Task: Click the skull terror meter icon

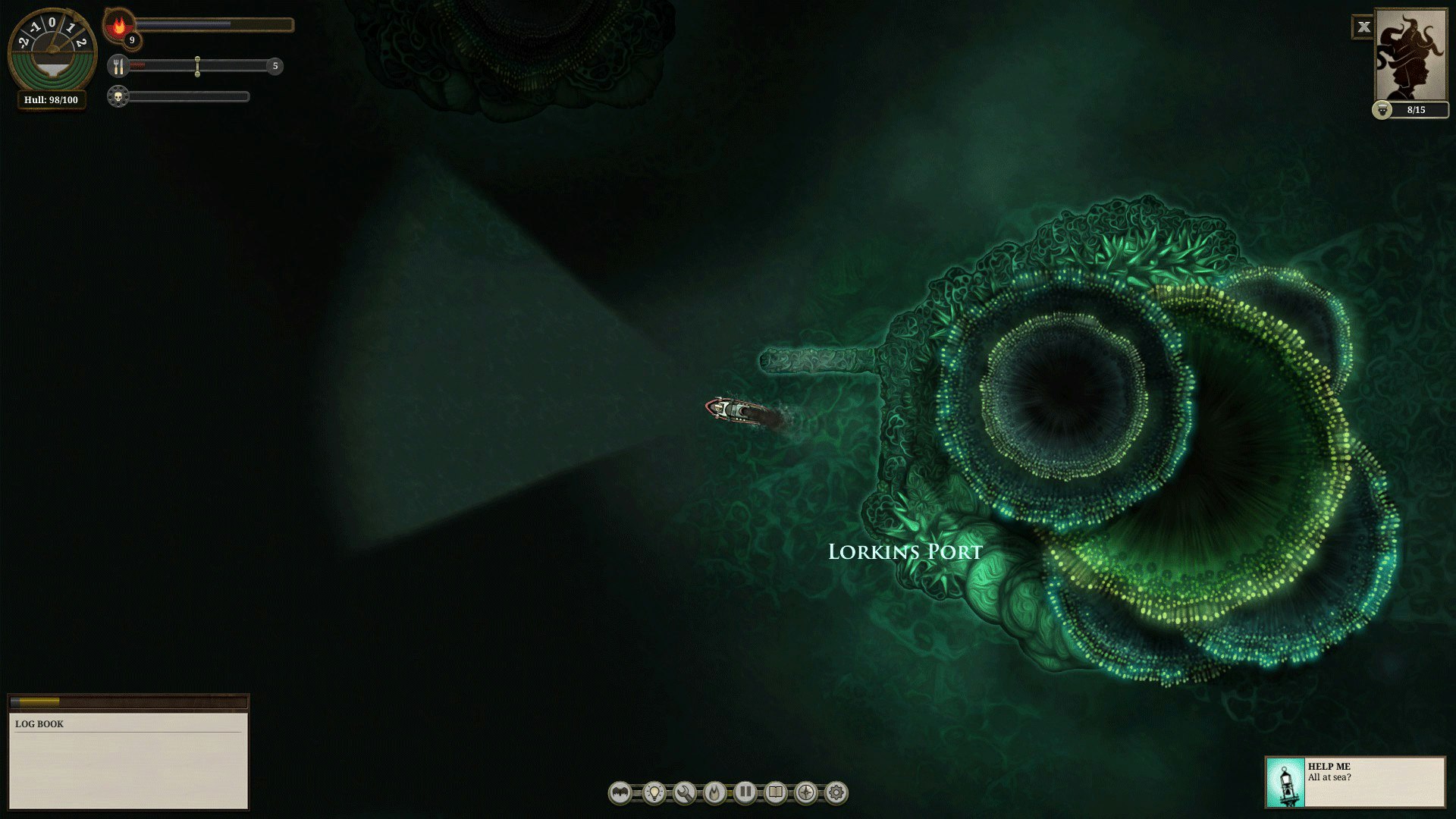Action: pyautogui.click(x=118, y=96)
